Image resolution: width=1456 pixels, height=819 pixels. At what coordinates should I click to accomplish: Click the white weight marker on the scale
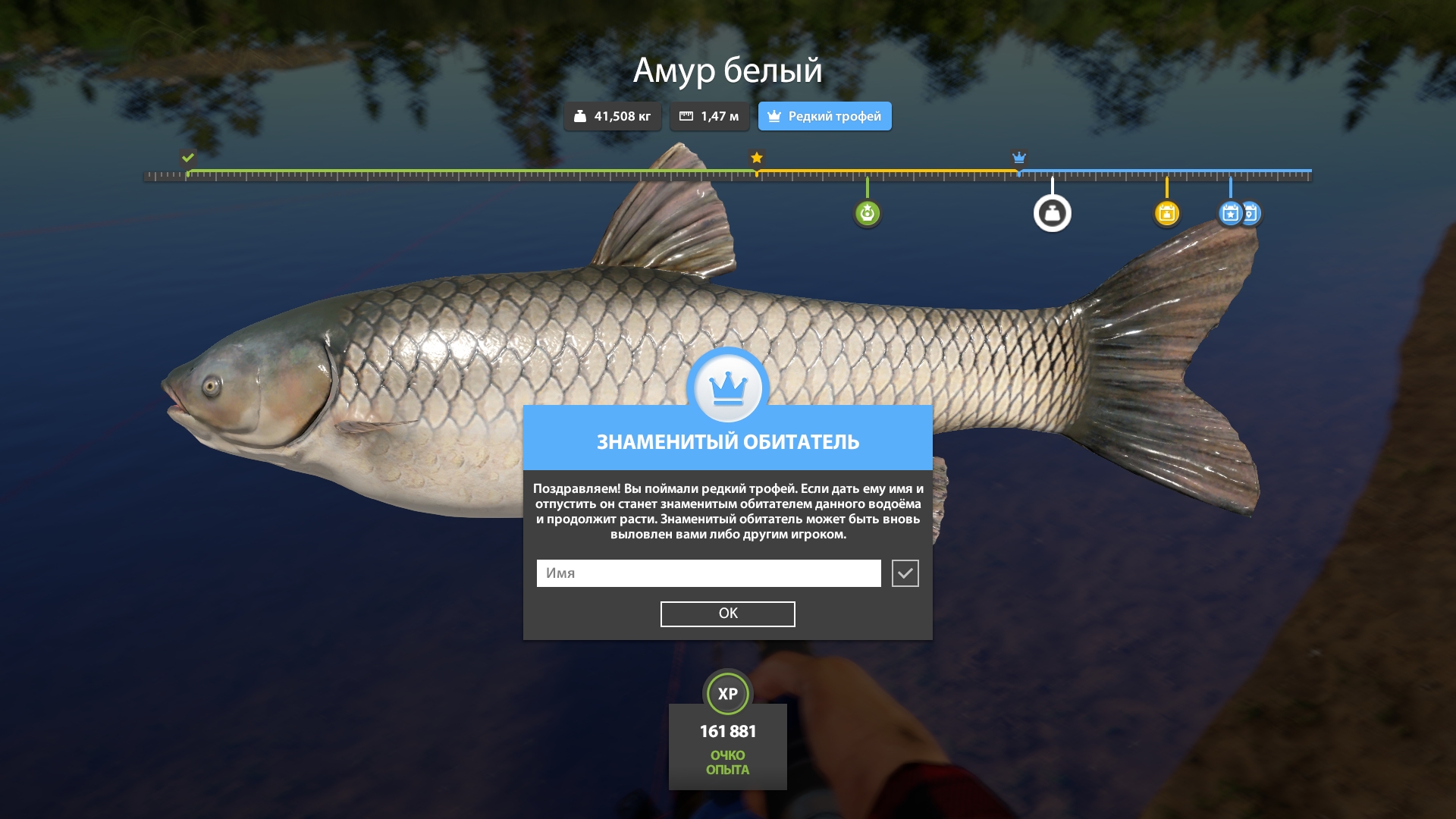pos(1052,214)
